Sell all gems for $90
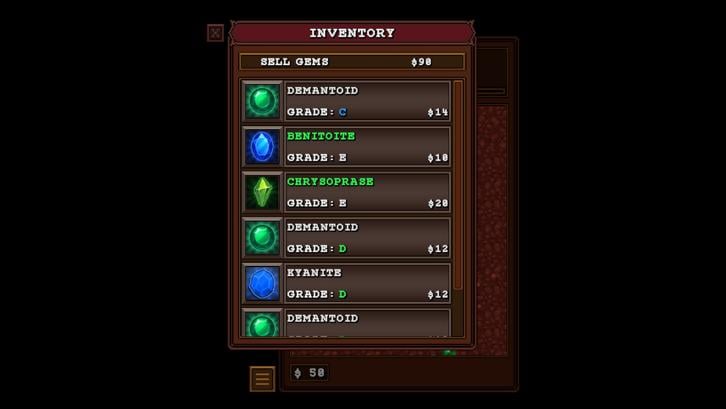 pyautogui.click(x=352, y=62)
